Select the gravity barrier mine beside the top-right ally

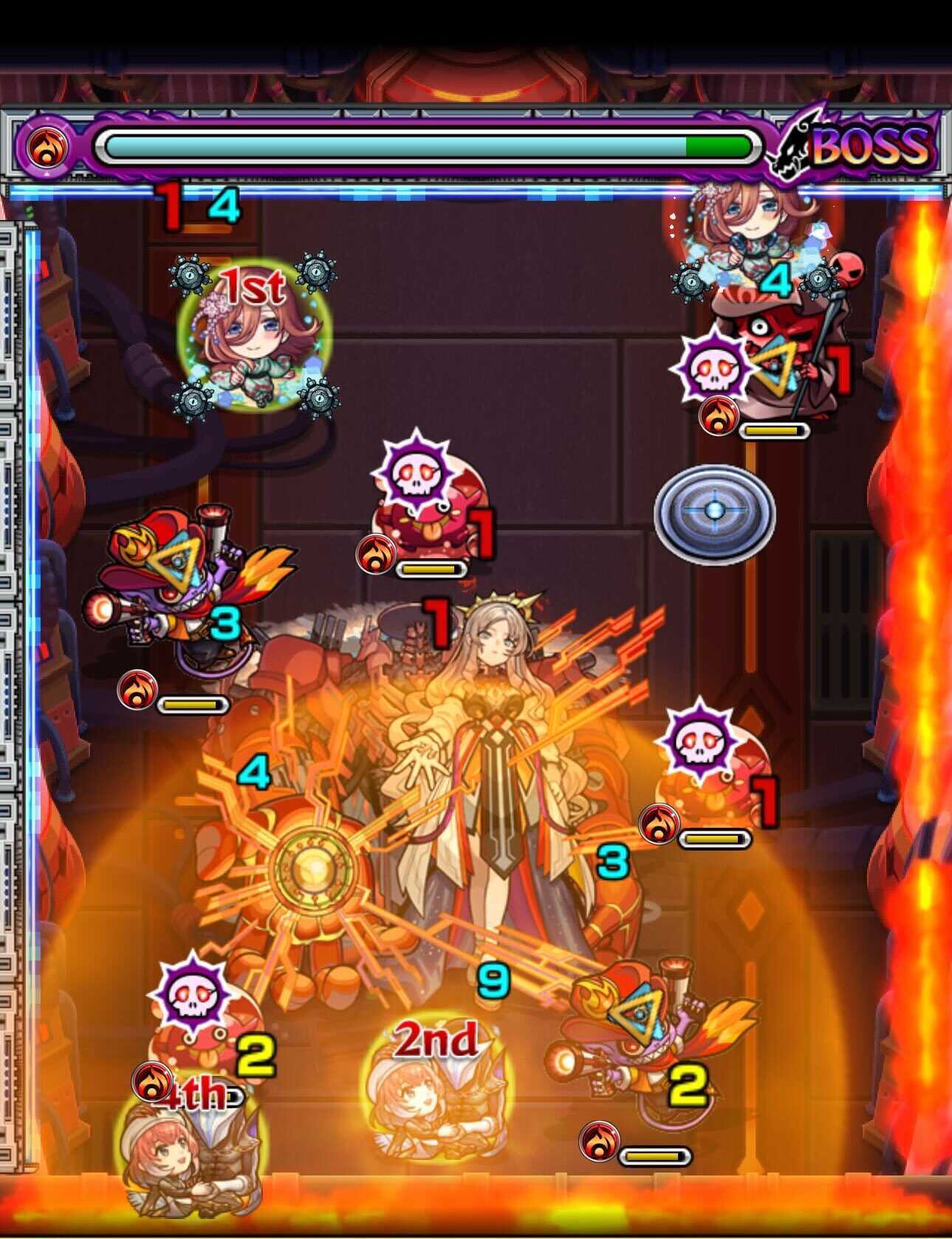tap(693, 281)
